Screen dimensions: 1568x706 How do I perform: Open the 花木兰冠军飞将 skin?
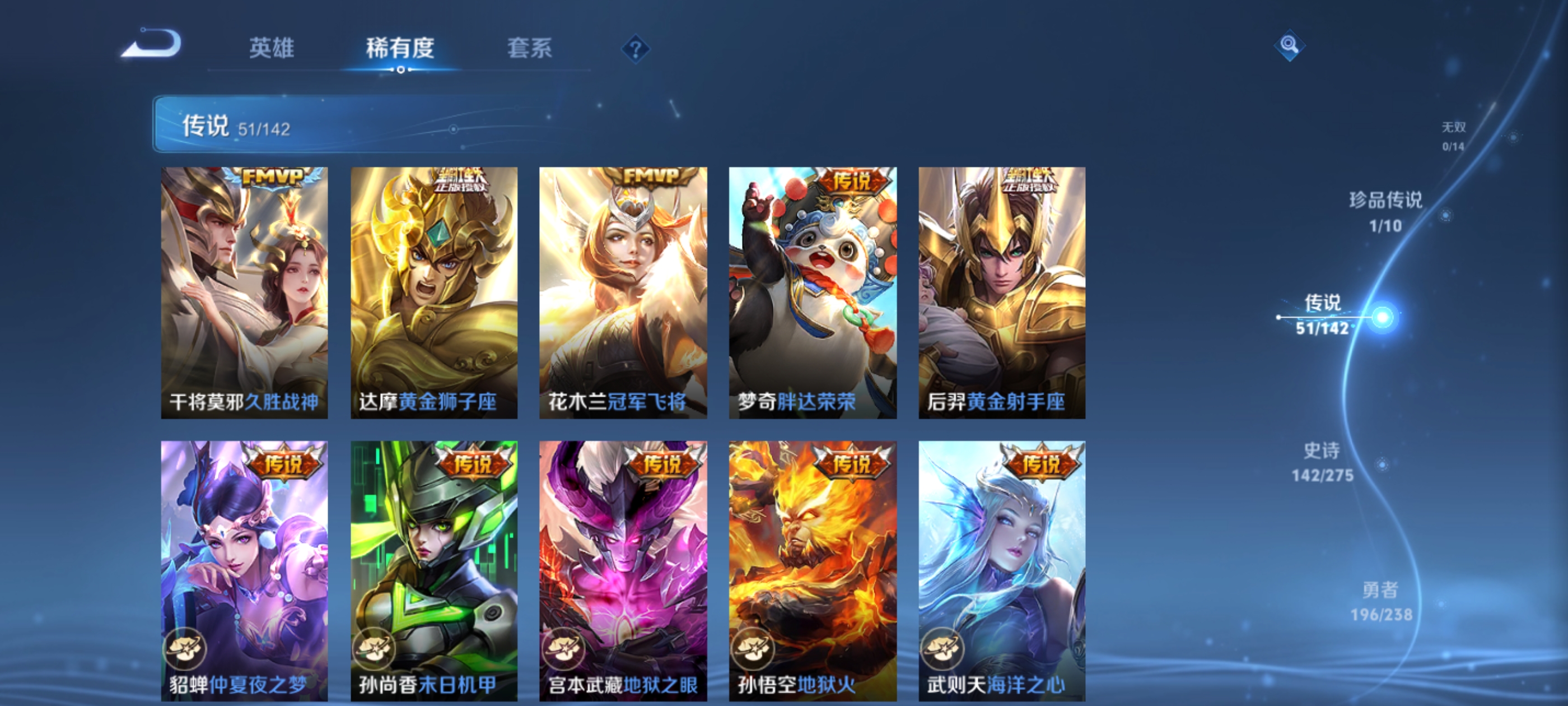(622, 292)
